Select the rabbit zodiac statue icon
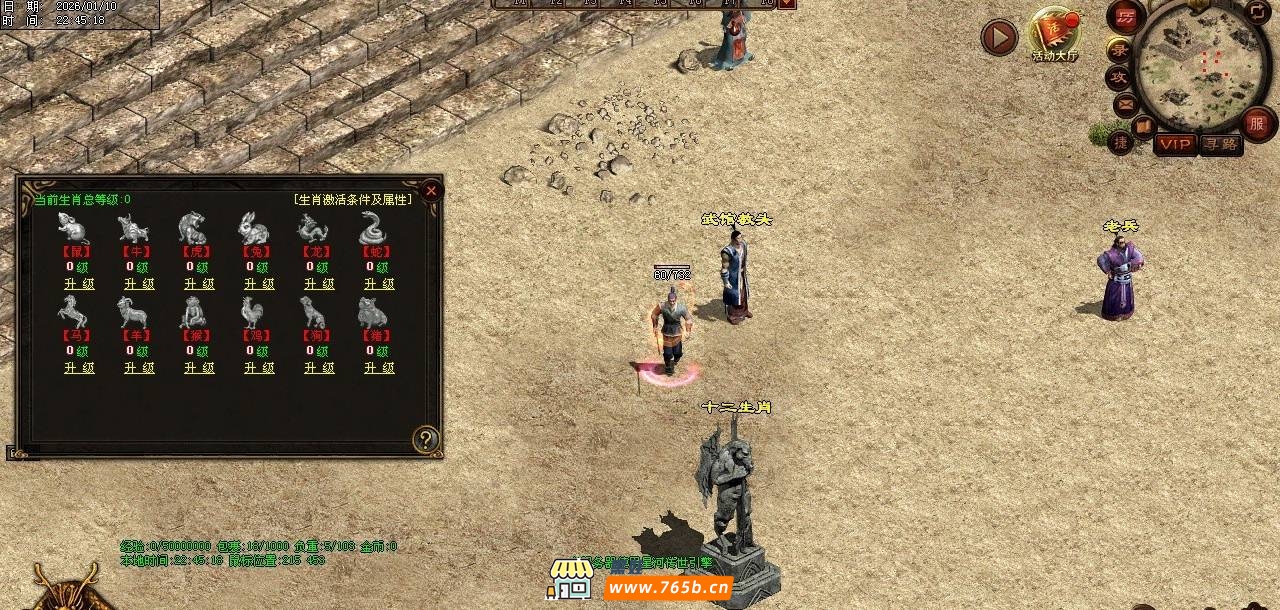The height and width of the screenshot is (610, 1280). pyautogui.click(x=253, y=228)
